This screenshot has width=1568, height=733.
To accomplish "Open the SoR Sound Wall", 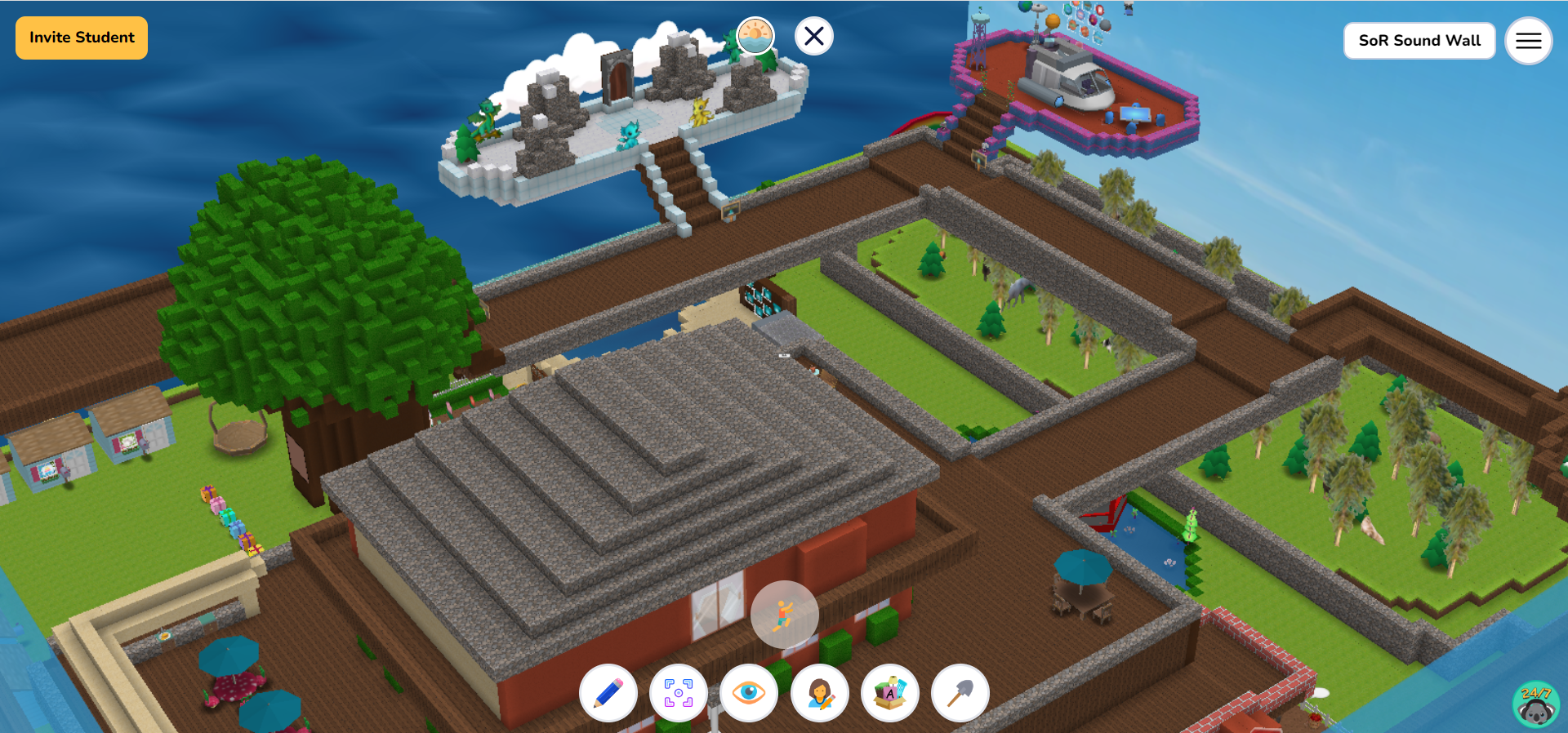I will point(1419,40).
